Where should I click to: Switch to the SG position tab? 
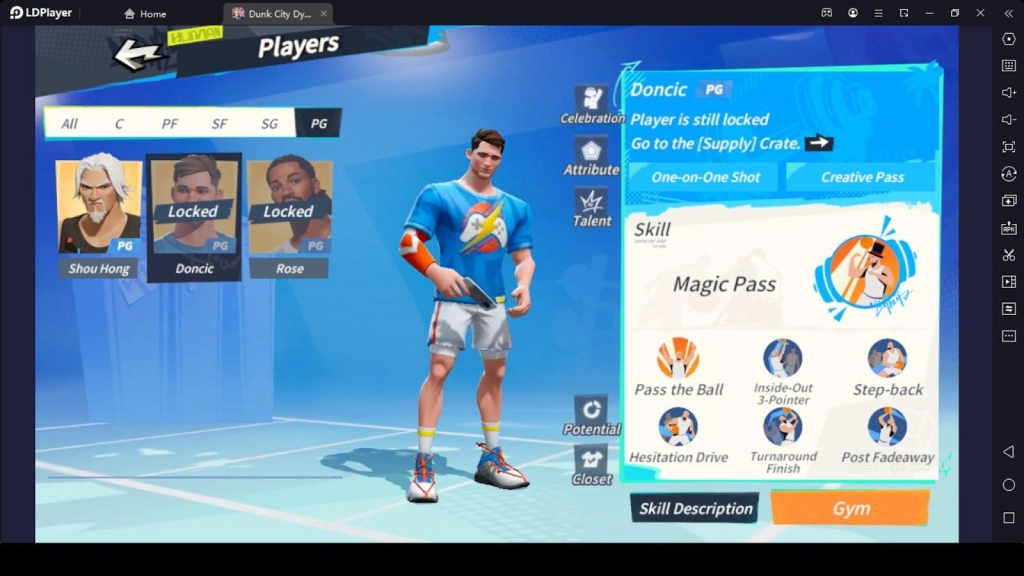(269, 124)
